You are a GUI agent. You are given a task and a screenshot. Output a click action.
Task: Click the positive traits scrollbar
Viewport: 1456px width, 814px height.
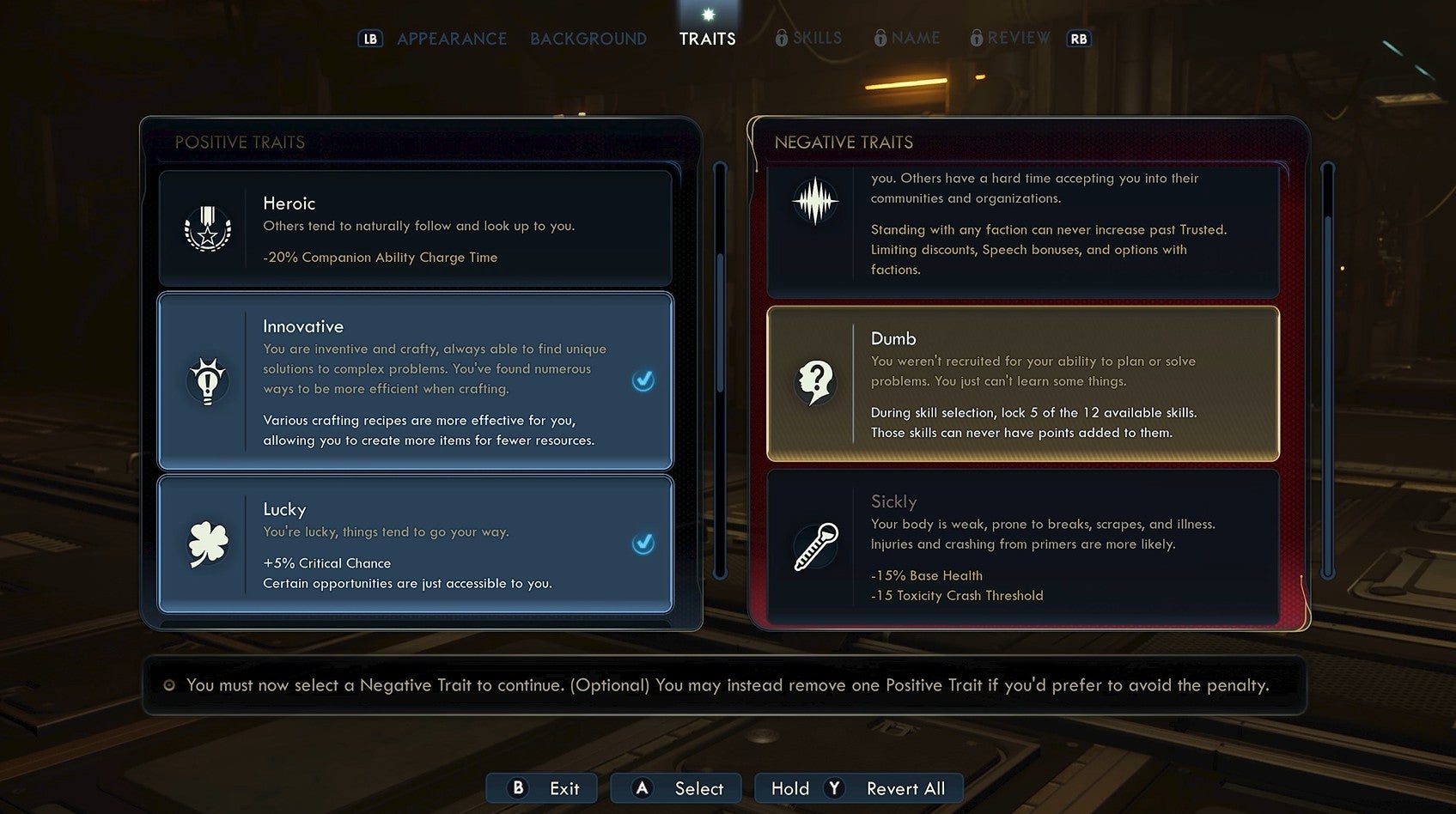point(720,369)
